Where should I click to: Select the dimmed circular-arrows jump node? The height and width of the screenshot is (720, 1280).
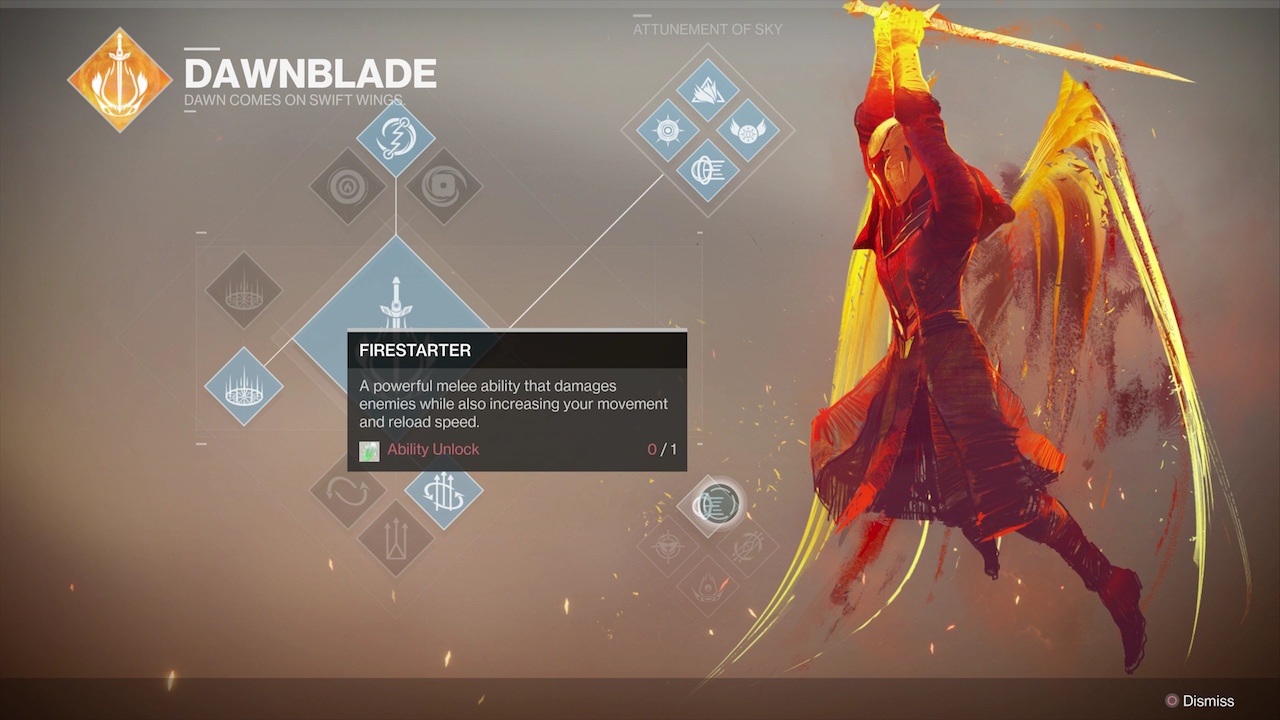pyautogui.click(x=348, y=492)
